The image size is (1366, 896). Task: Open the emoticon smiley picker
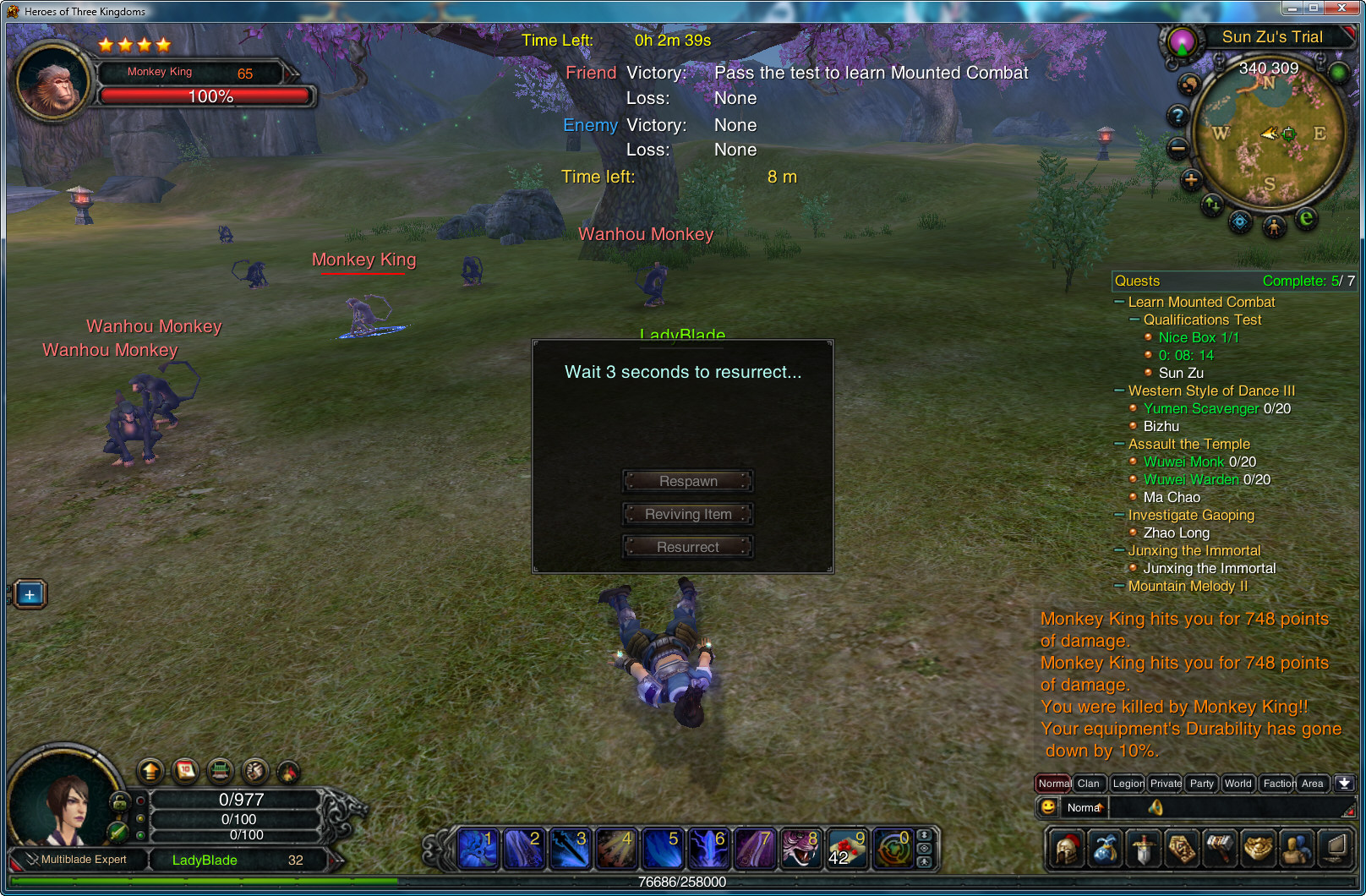tap(1048, 806)
